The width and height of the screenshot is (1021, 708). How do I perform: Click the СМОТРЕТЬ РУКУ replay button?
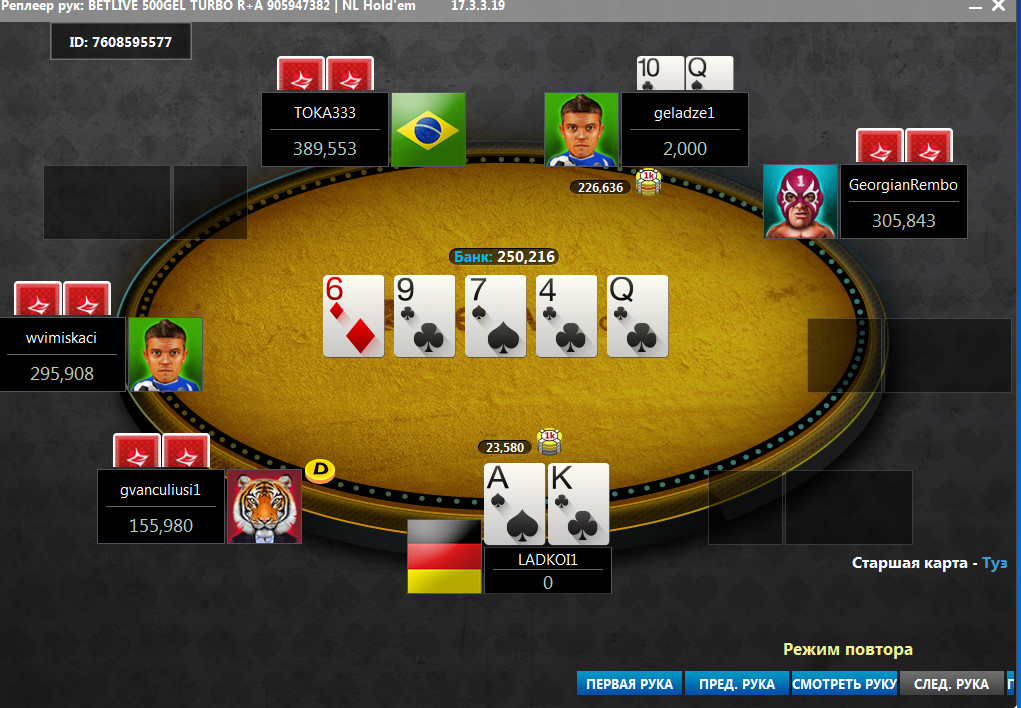(x=844, y=684)
